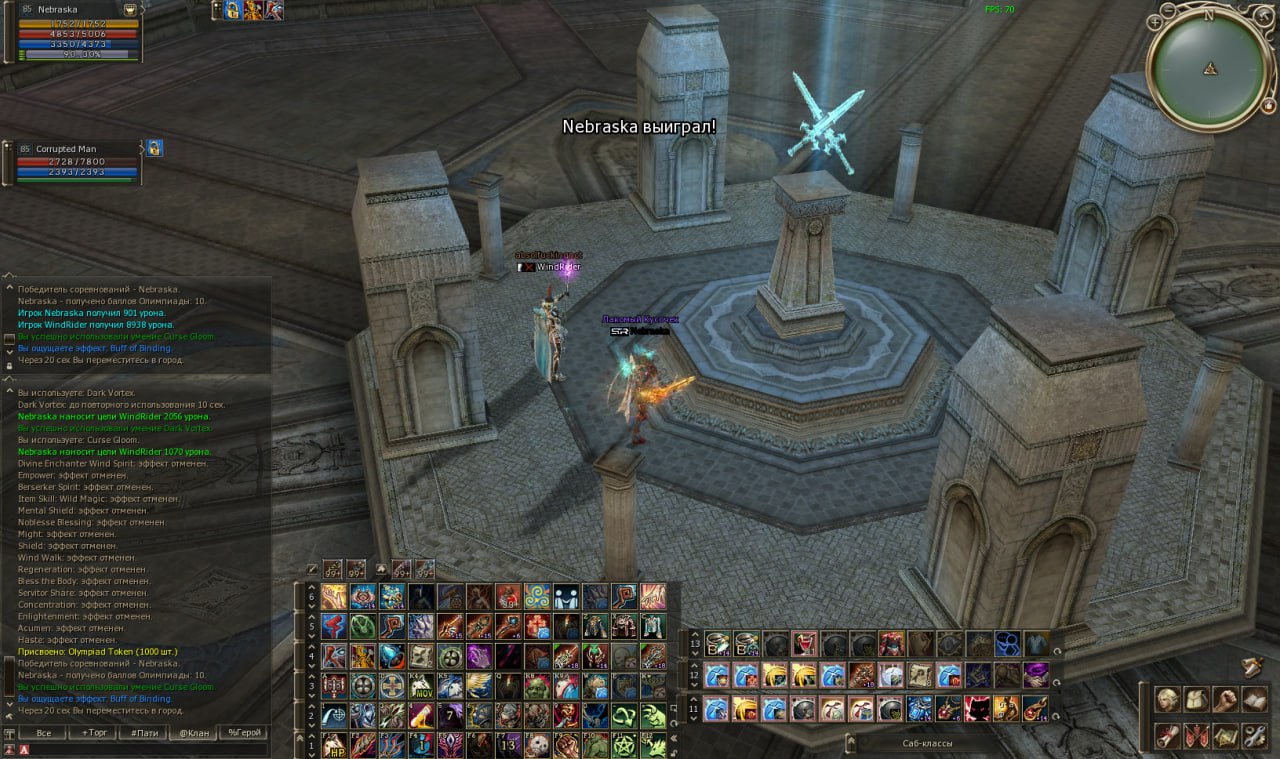Use the HP potion hotbar slot
The height and width of the screenshot is (759, 1280).
coord(334,745)
